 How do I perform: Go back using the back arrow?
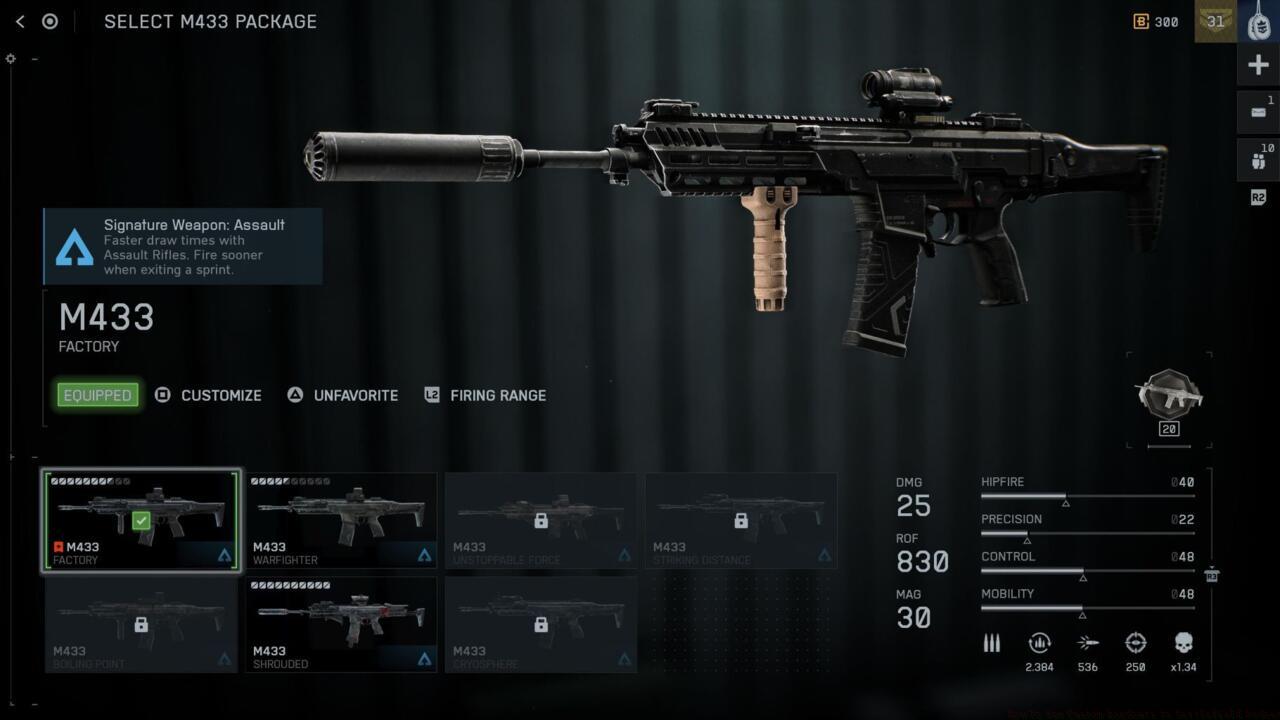click(20, 21)
